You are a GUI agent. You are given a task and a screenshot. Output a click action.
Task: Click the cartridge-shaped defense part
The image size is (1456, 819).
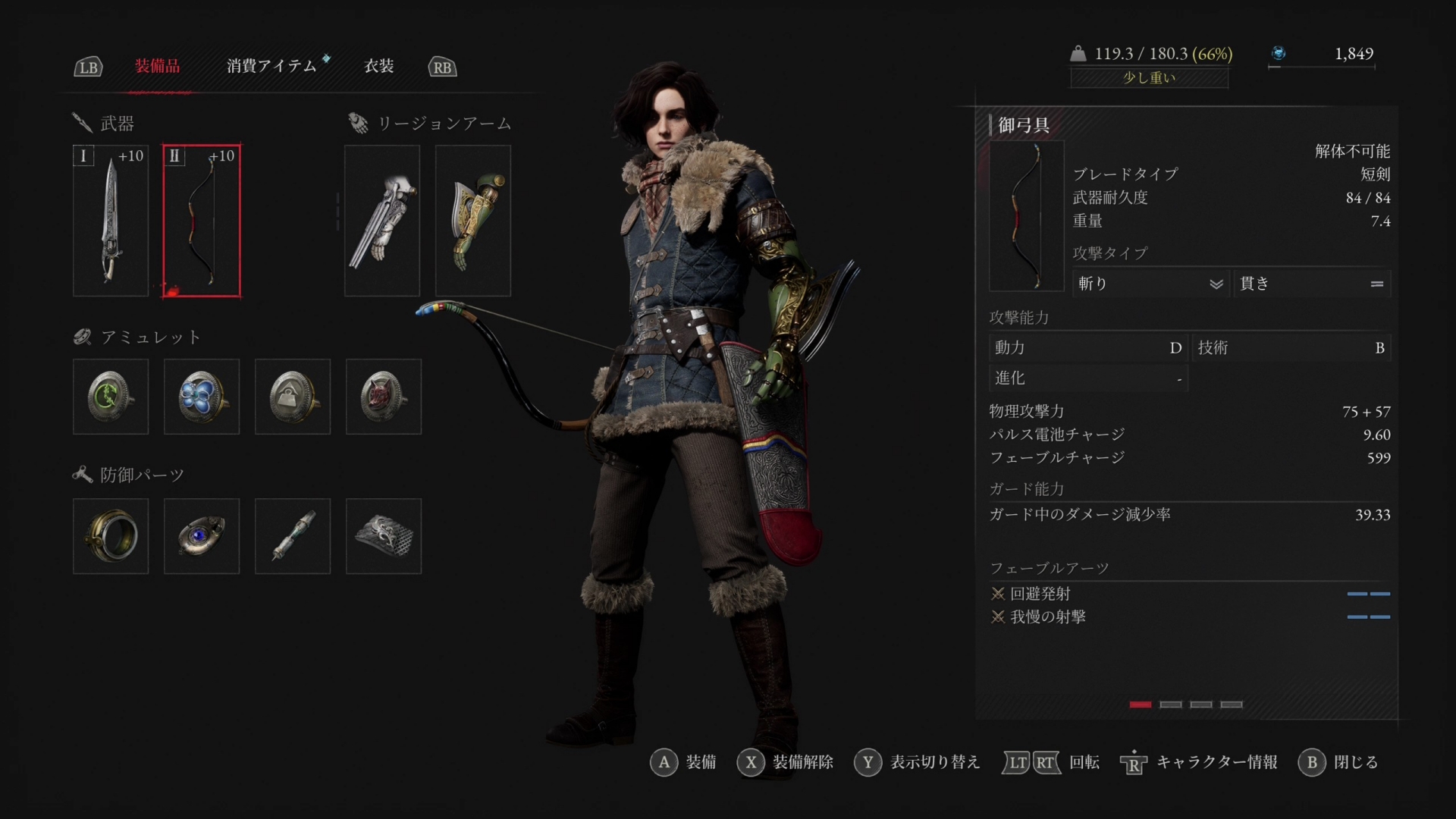[x=292, y=535]
